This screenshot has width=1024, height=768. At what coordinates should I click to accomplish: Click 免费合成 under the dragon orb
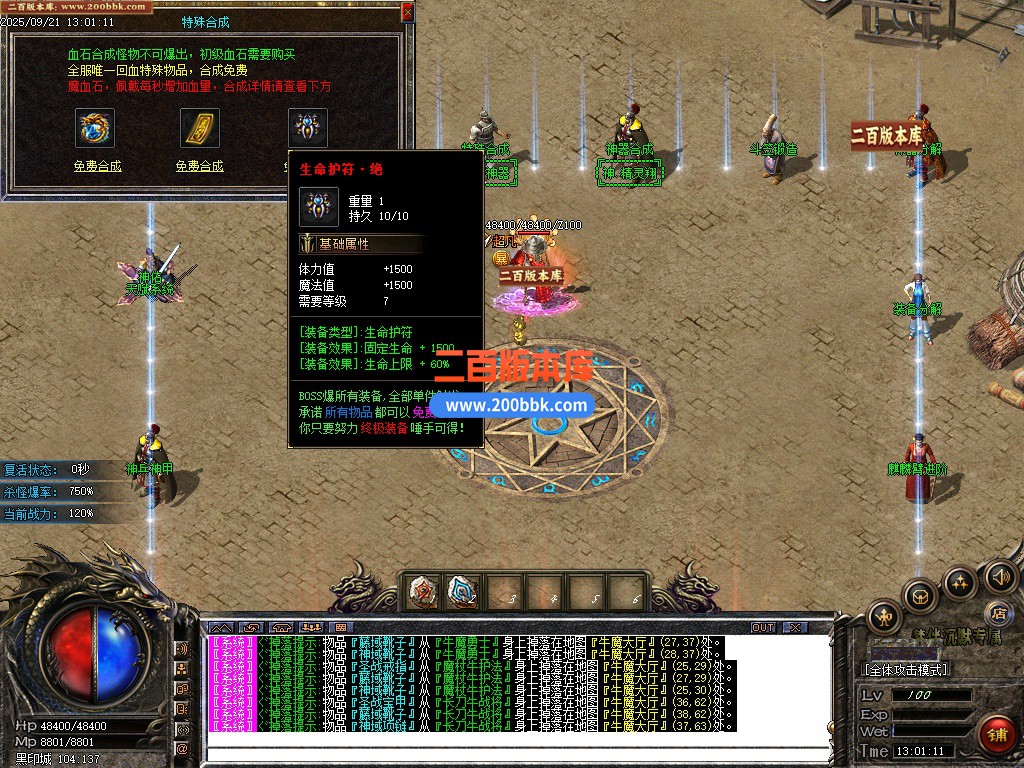pyautogui.click(x=97, y=166)
